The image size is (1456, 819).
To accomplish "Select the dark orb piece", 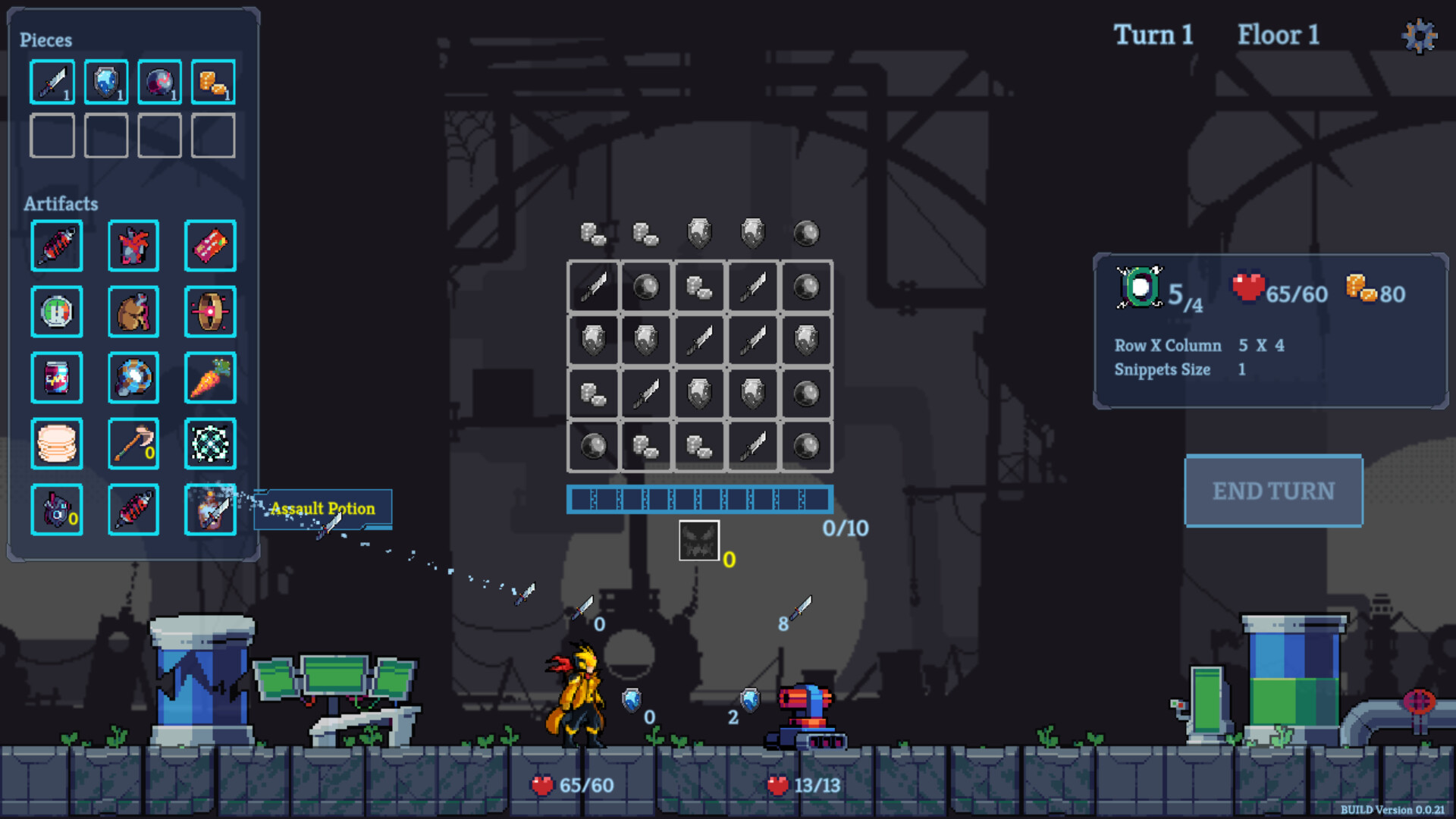I will 158,81.
